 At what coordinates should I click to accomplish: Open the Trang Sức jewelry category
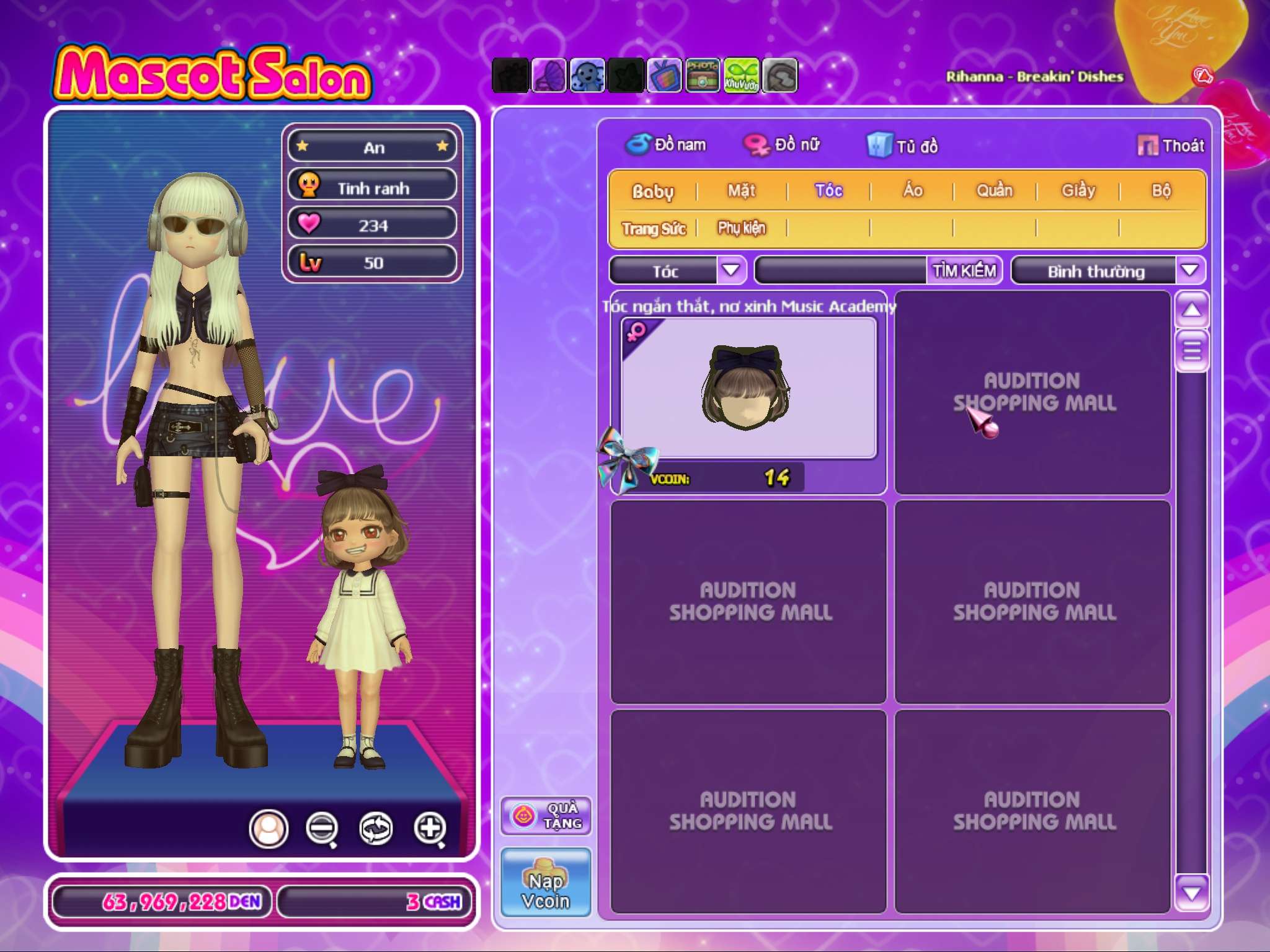pyautogui.click(x=654, y=229)
